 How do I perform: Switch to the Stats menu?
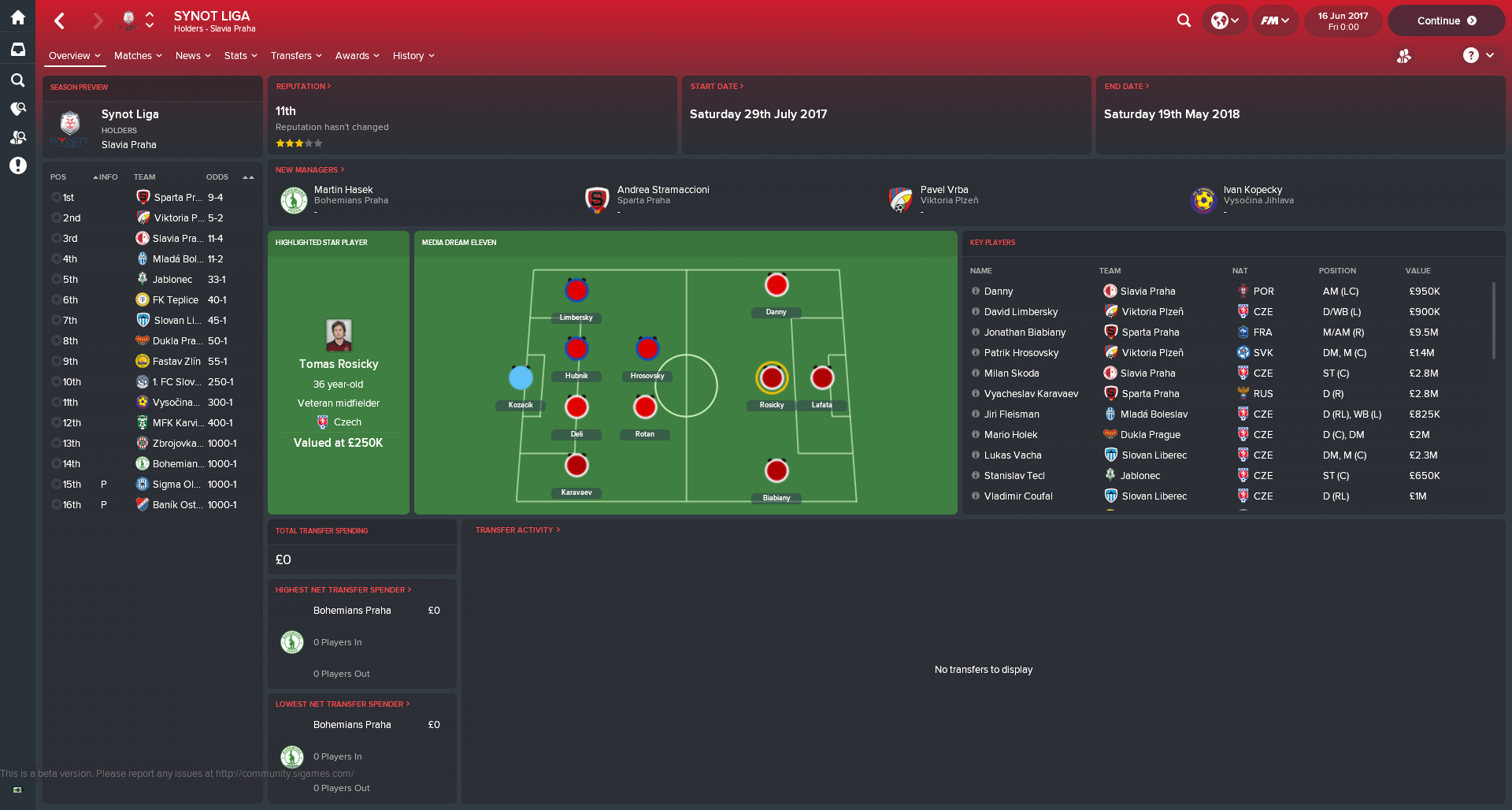(x=240, y=56)
